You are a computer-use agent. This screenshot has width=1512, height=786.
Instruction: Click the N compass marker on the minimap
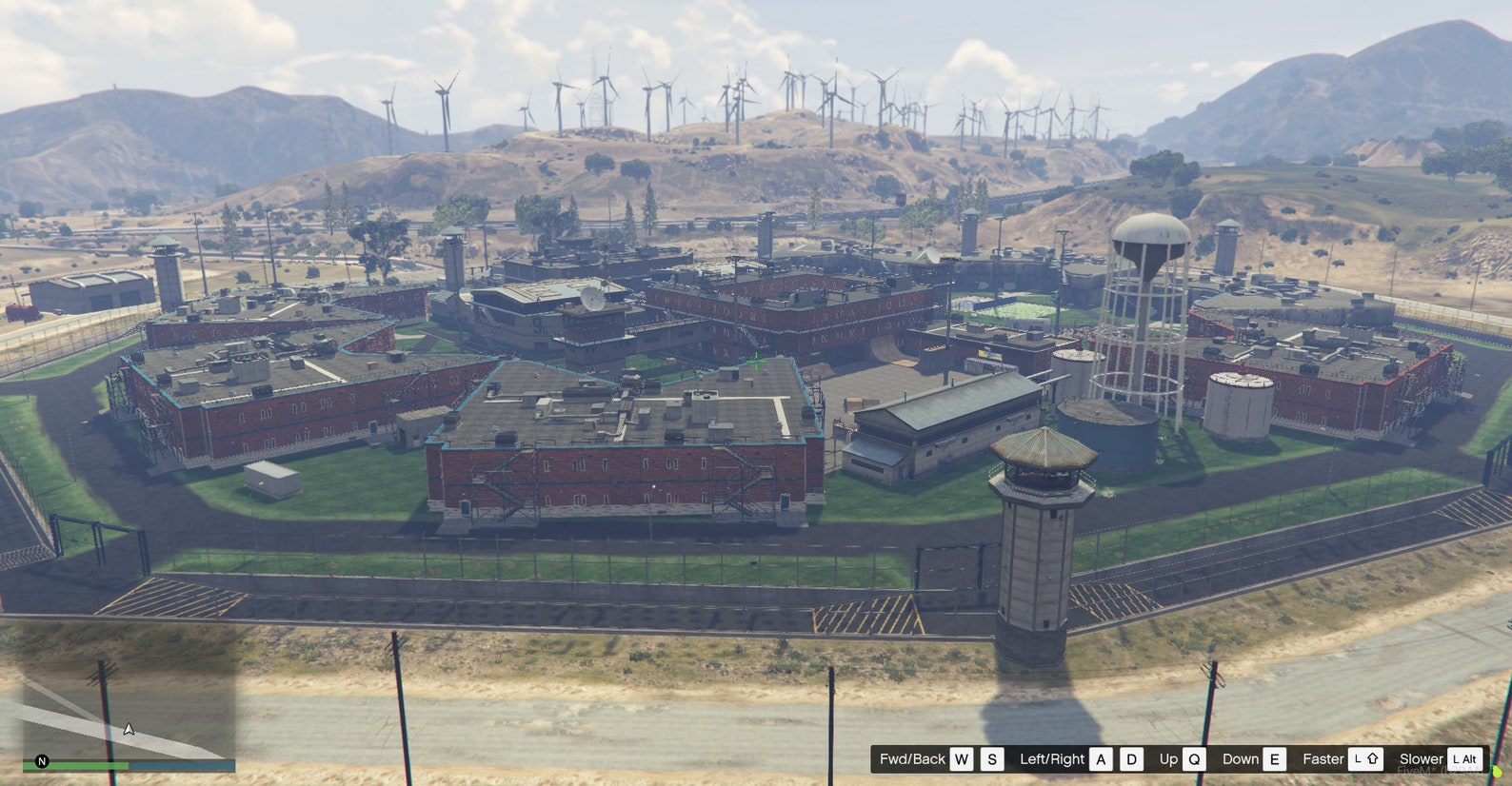click(42, 762)
